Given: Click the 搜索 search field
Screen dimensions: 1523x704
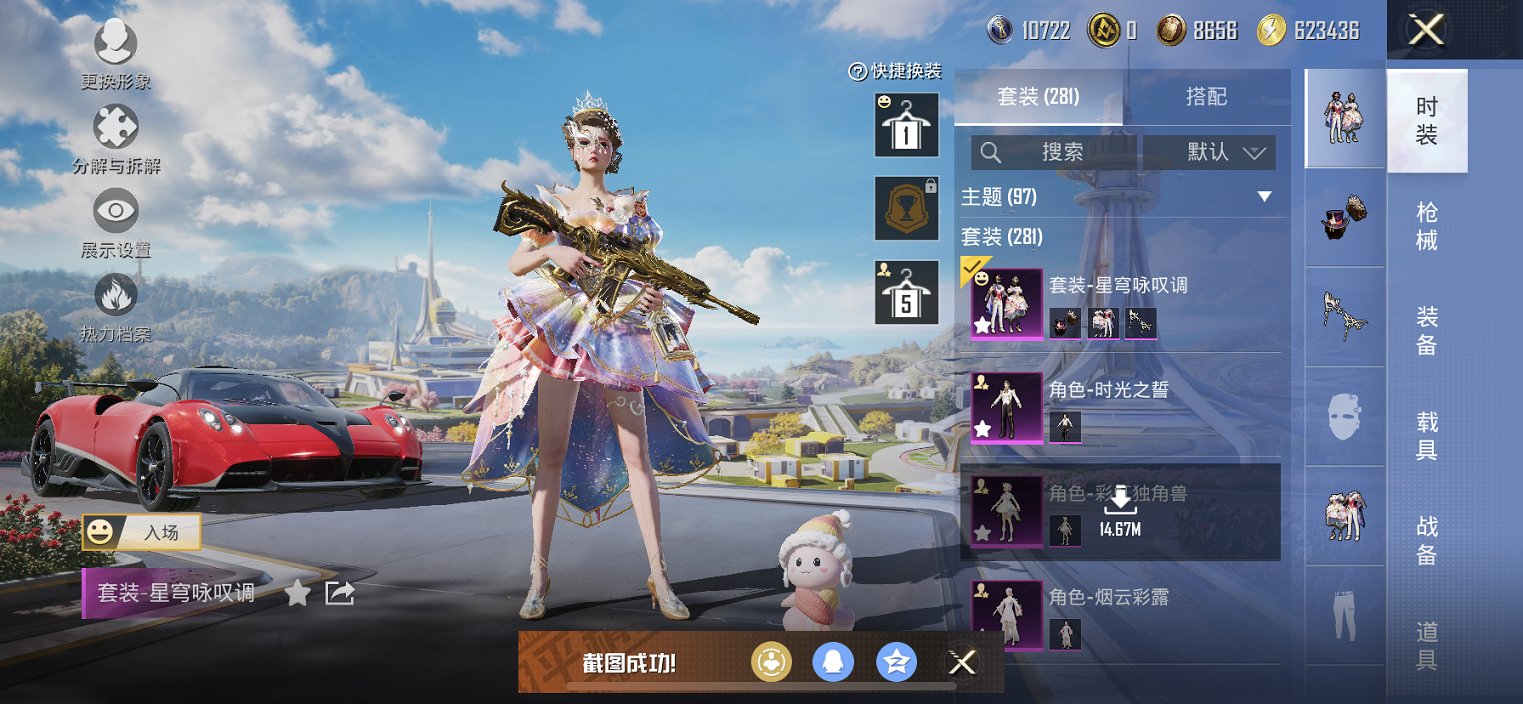Looking at the screenshot, I should (x=1055, y=152).
